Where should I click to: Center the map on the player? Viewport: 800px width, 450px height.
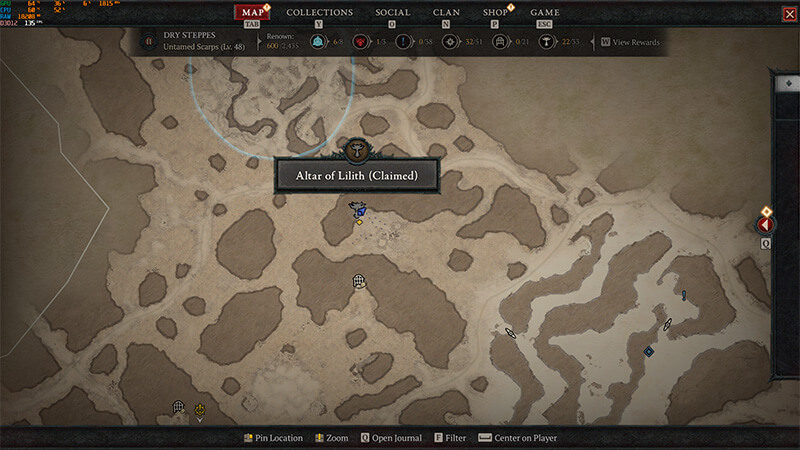(x=518, y=438)
